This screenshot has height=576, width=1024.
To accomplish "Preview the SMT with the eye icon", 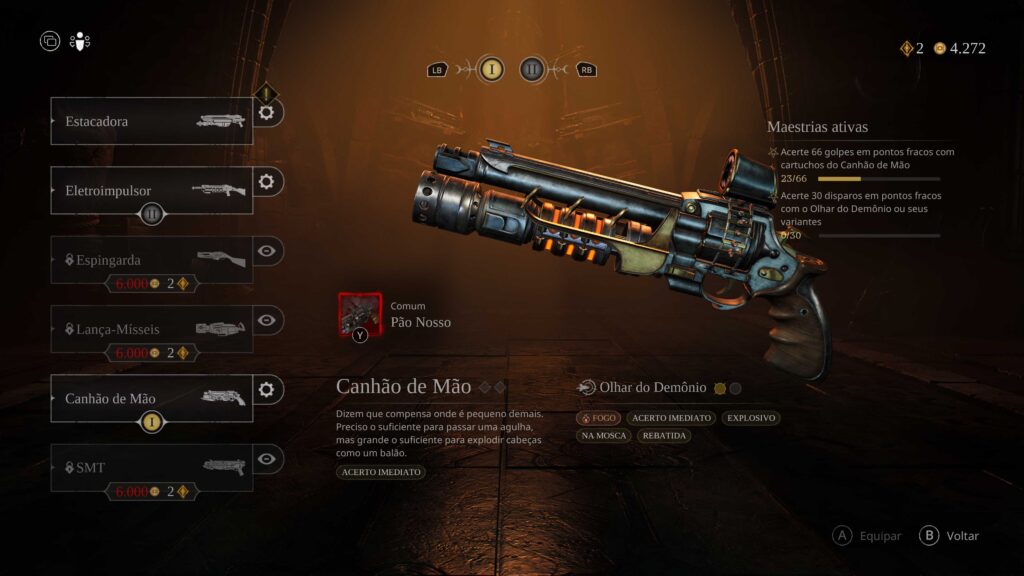I will point(267,458).
